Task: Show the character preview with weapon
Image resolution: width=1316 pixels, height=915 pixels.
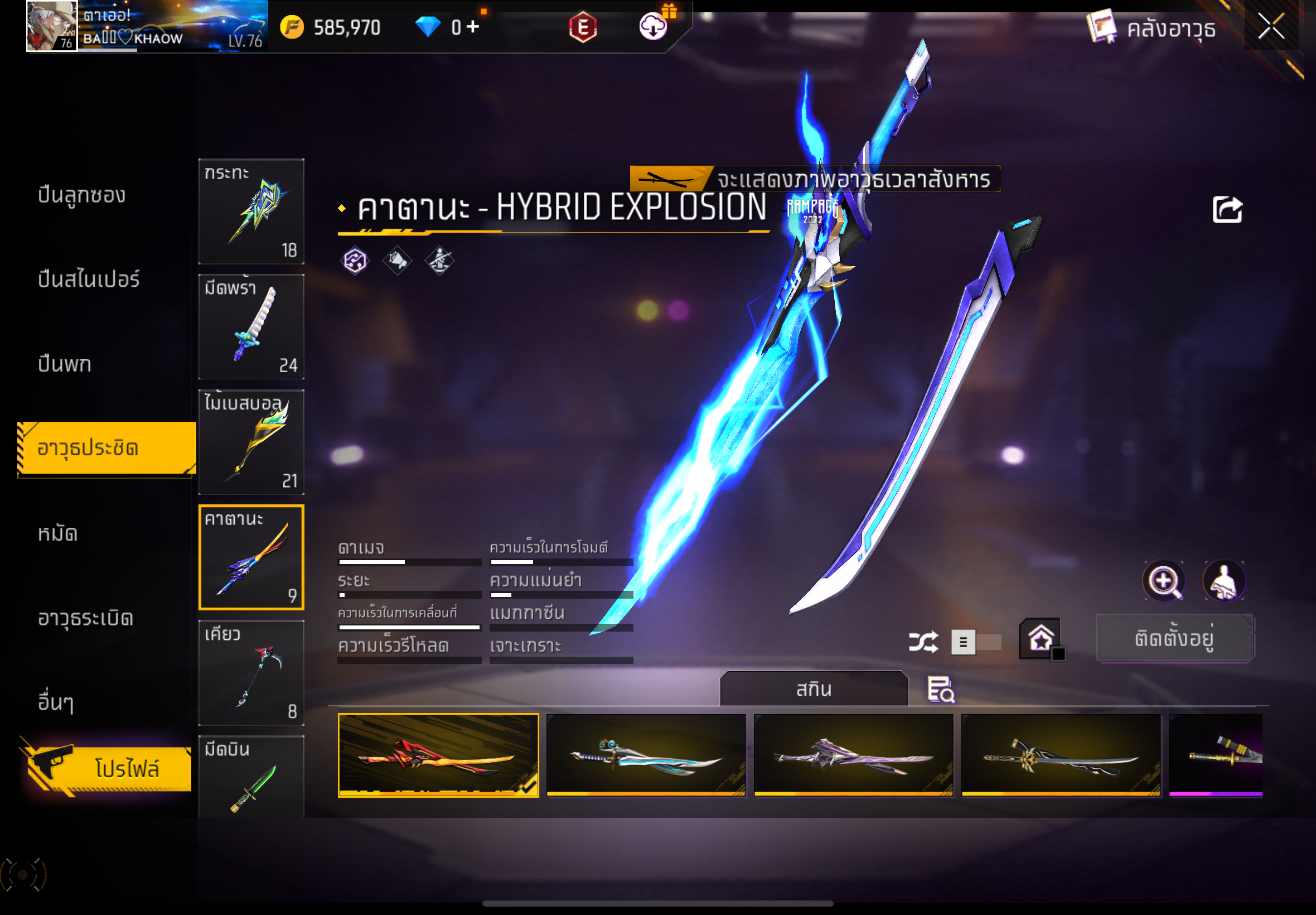Action: pyautogui.click(x=1224, y=581)
